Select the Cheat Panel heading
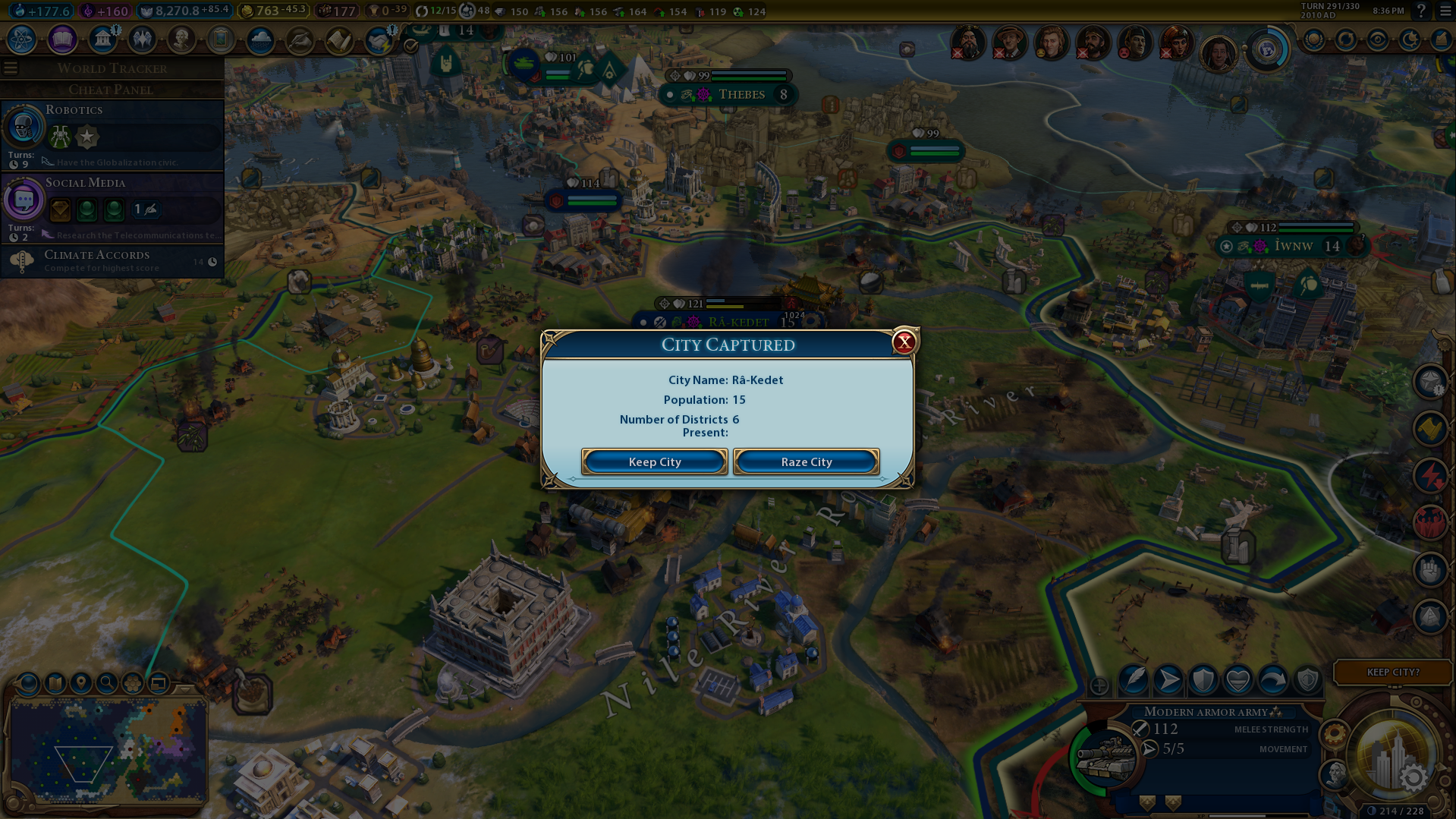 coord(112,90)
